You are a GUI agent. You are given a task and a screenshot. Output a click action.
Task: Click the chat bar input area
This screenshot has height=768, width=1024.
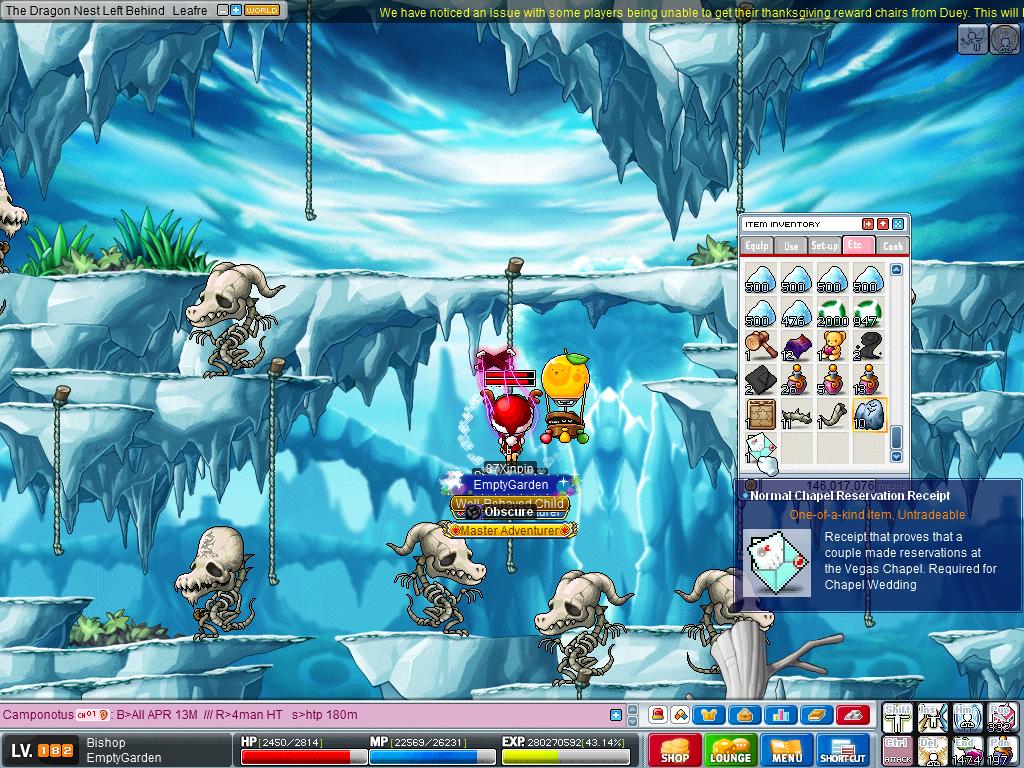[300, 715]
